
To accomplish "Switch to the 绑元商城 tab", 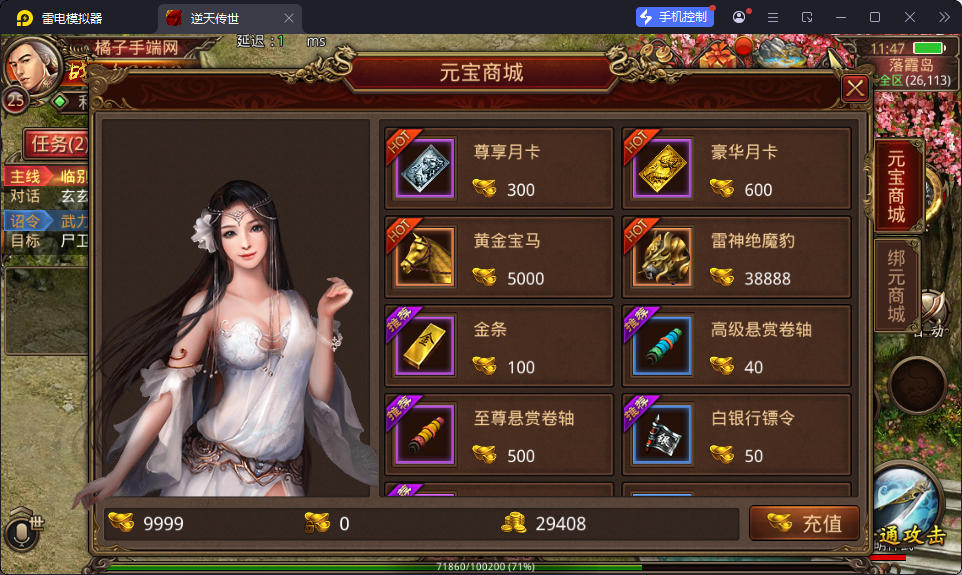I will 896,286.
